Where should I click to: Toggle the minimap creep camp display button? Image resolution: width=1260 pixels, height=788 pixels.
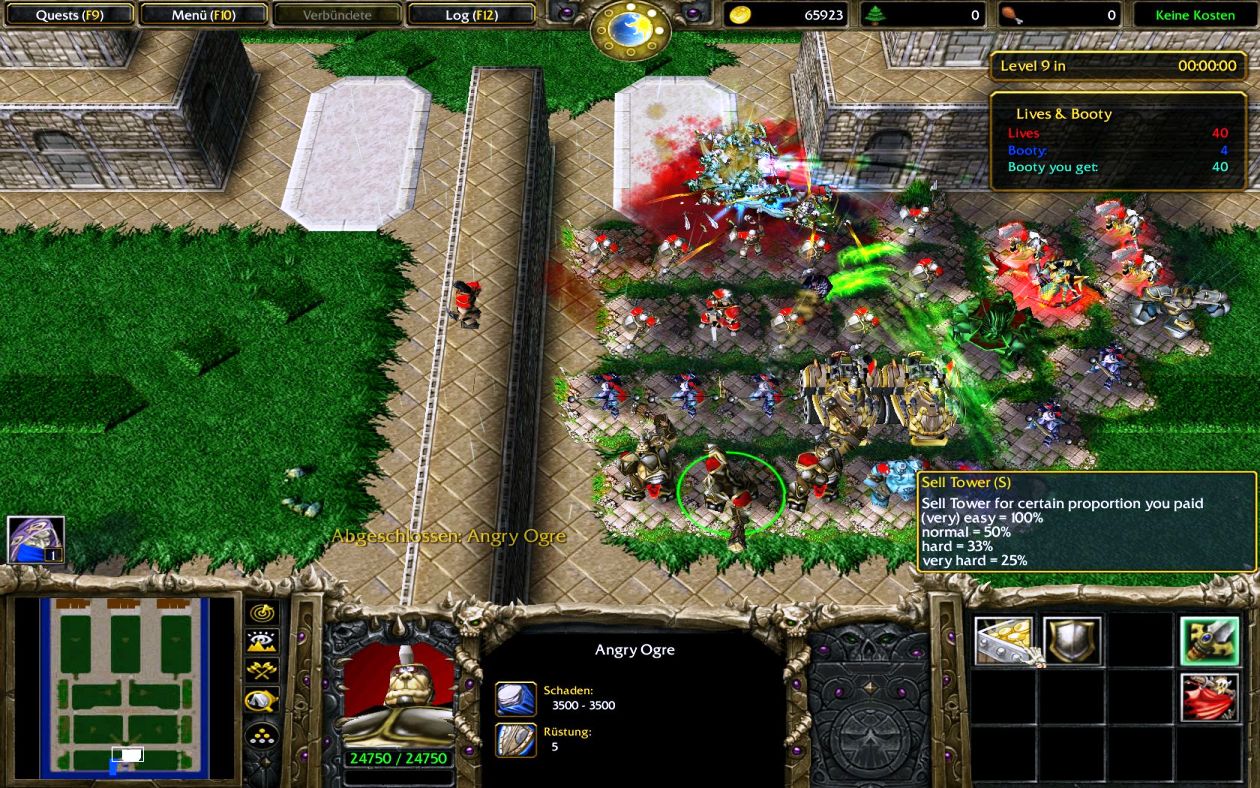coord(262,700)
